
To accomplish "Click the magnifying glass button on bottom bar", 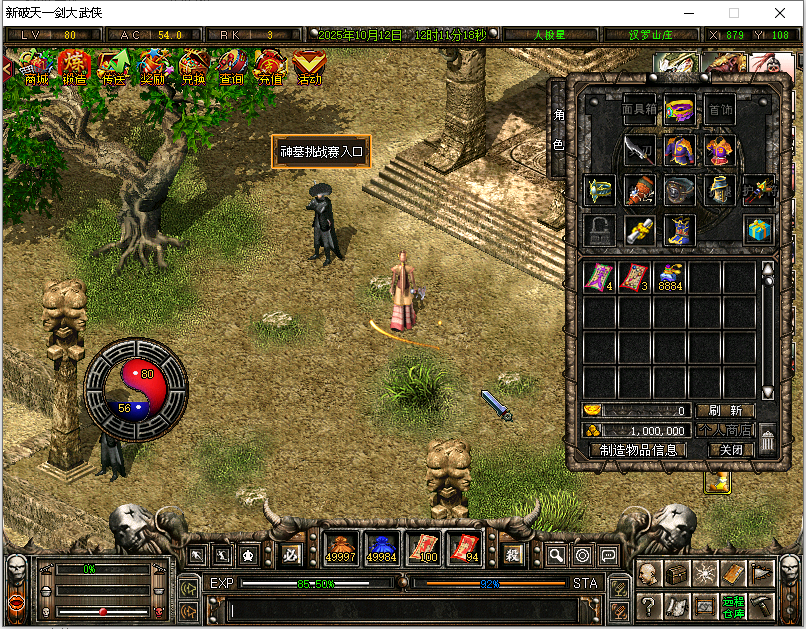I will [556, 555].
